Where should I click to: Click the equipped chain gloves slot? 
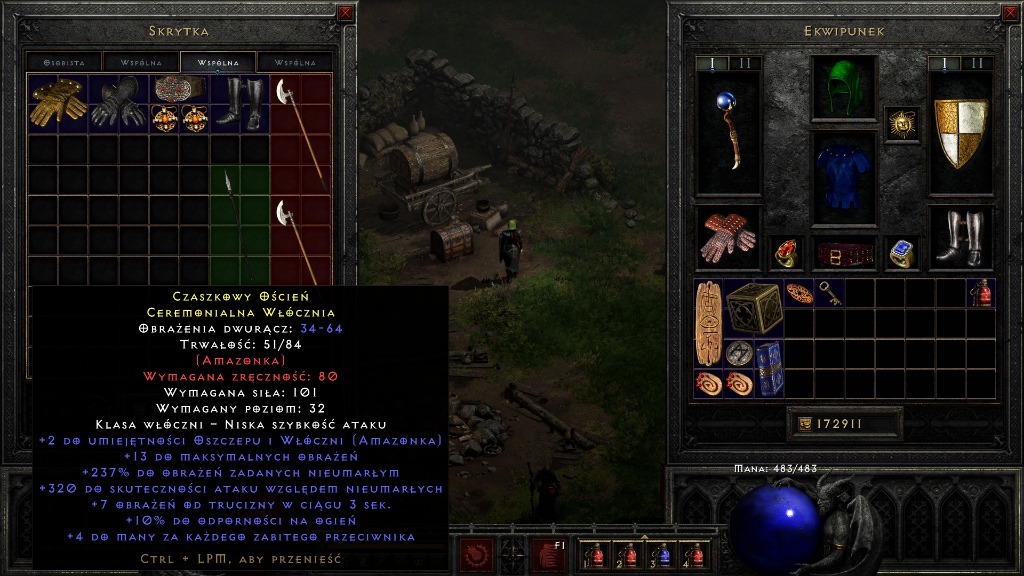(x=728, y=238)
